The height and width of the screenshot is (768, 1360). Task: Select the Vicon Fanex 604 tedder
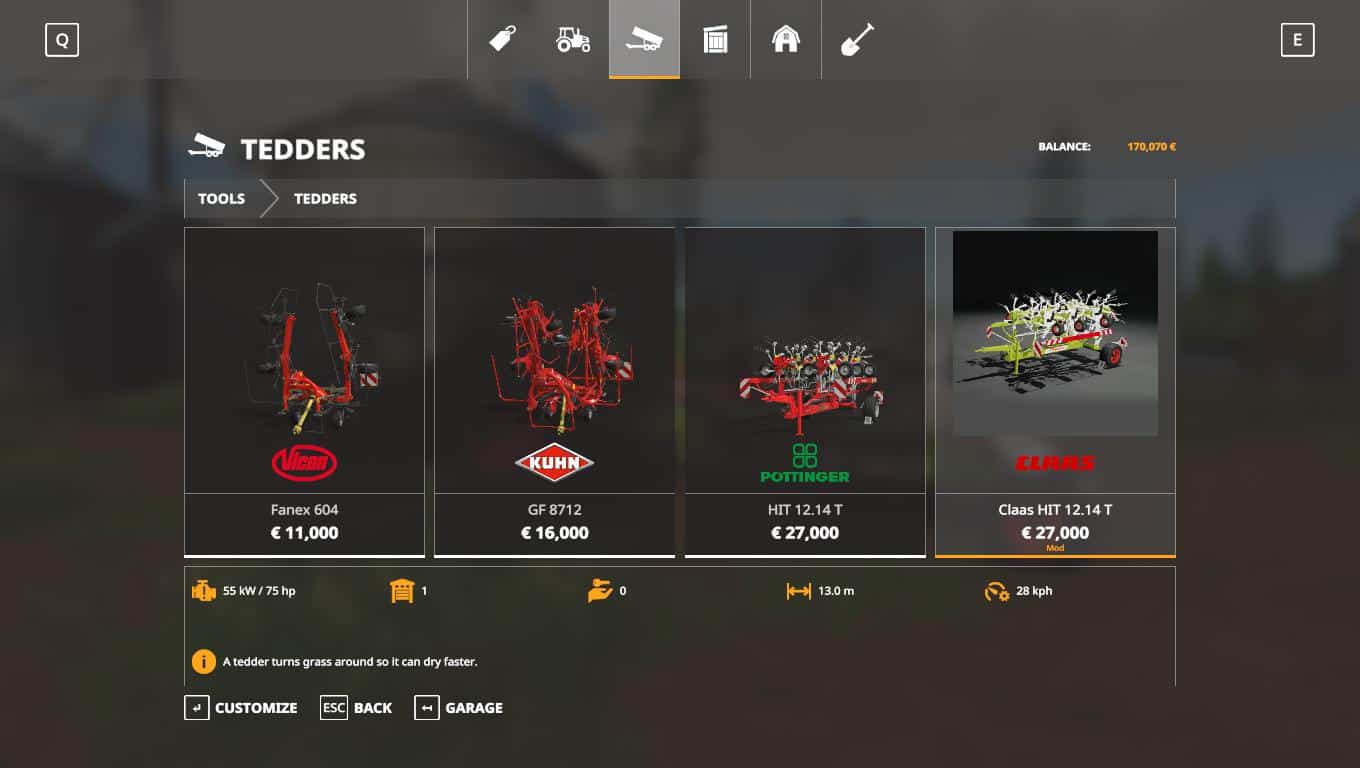coord(304,390)
